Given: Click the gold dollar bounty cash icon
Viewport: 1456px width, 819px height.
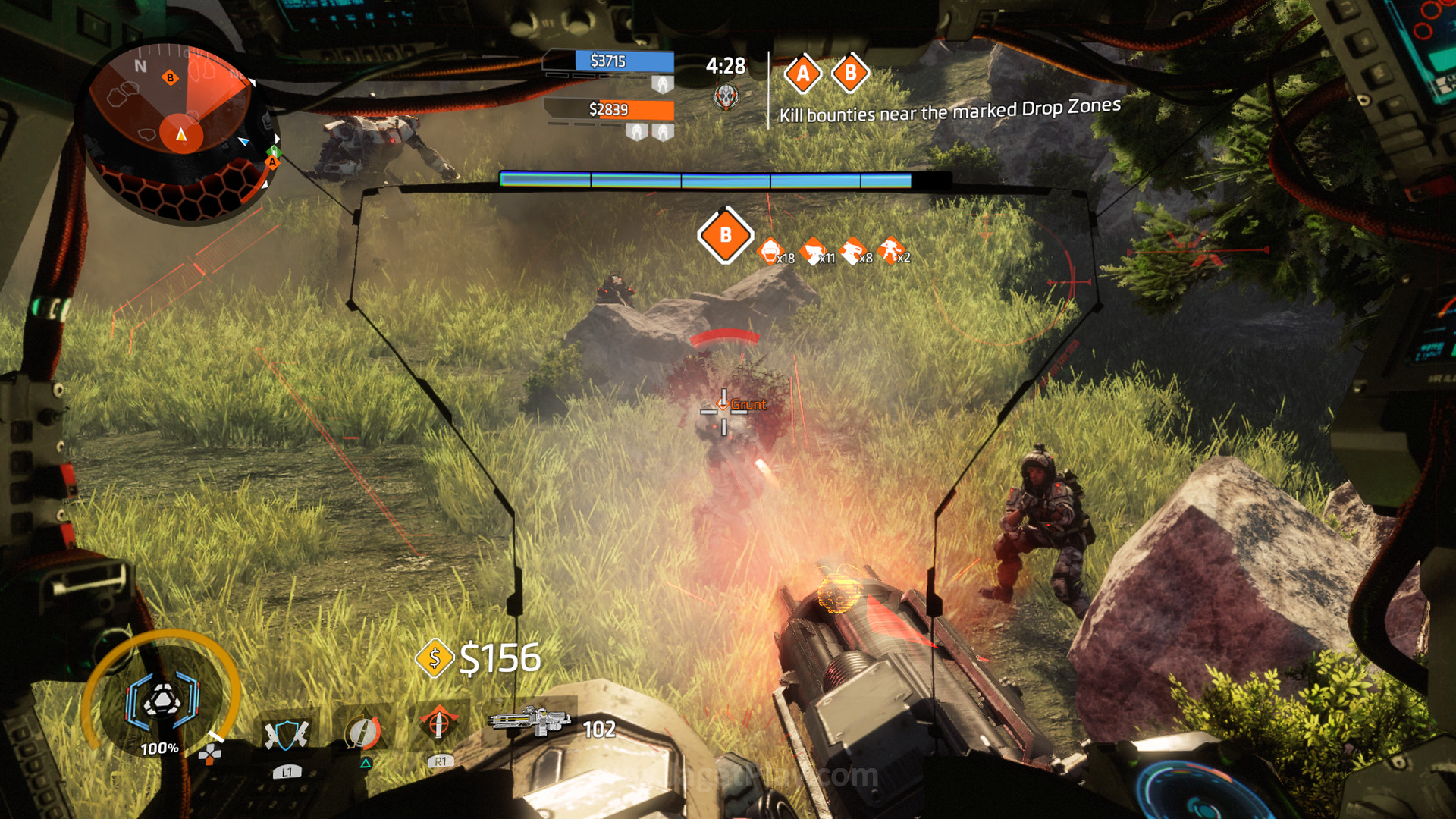Looking at the screenshot, I should click(435, 658).
